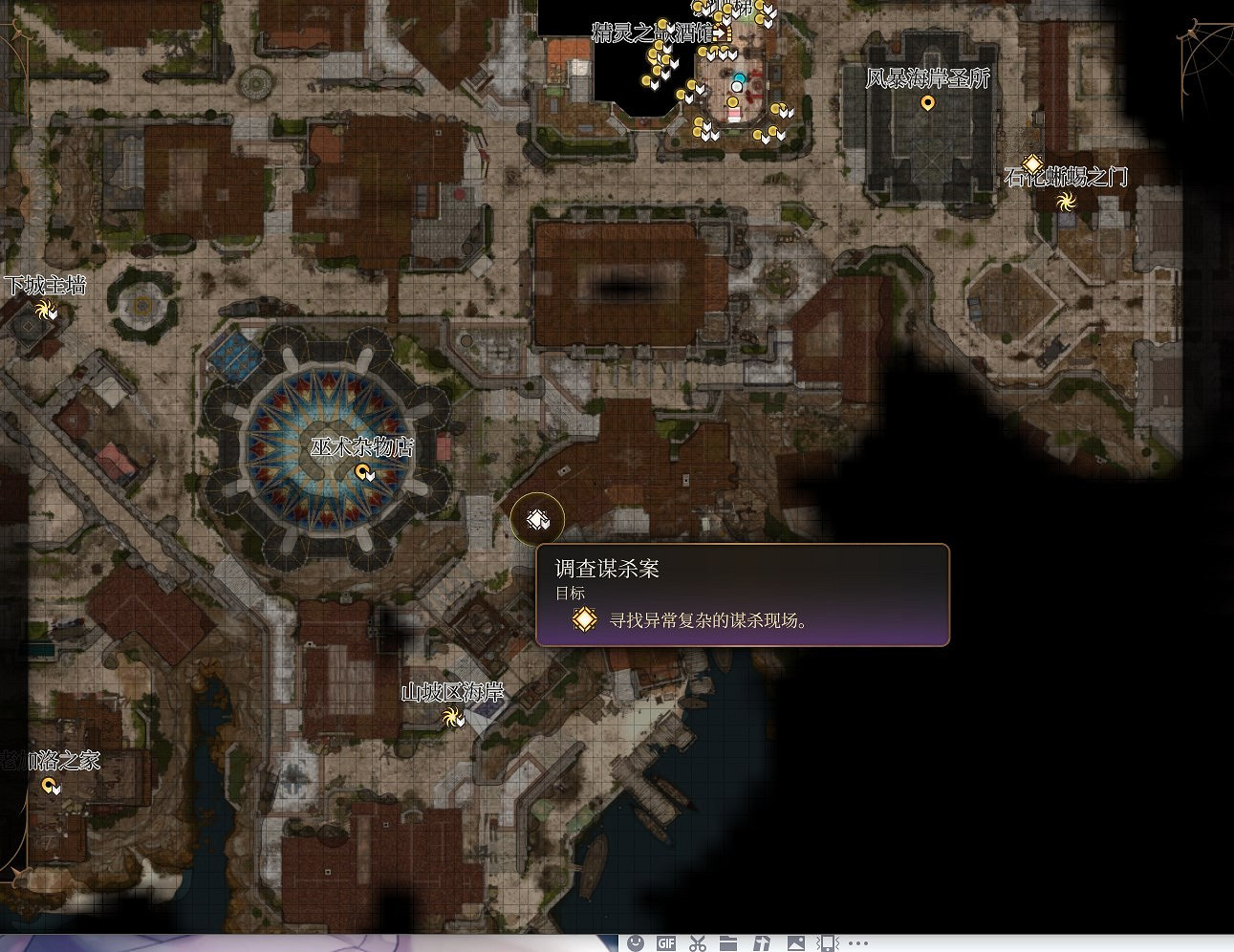1234x952 pixels.
Task: Click the 石化蜥蜴之门 waypoint spiral icon
Action: [1068, 202]
